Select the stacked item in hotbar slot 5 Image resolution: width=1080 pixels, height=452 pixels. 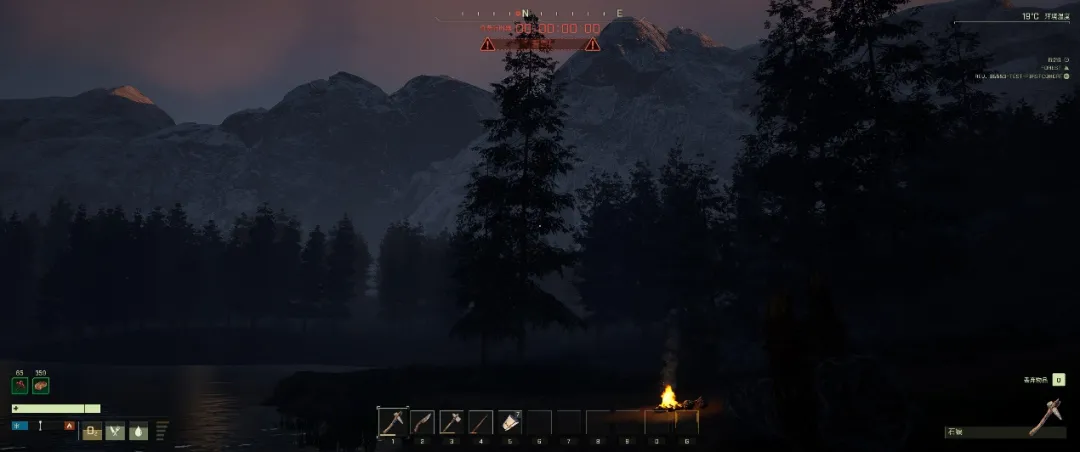tap(510, 422)
